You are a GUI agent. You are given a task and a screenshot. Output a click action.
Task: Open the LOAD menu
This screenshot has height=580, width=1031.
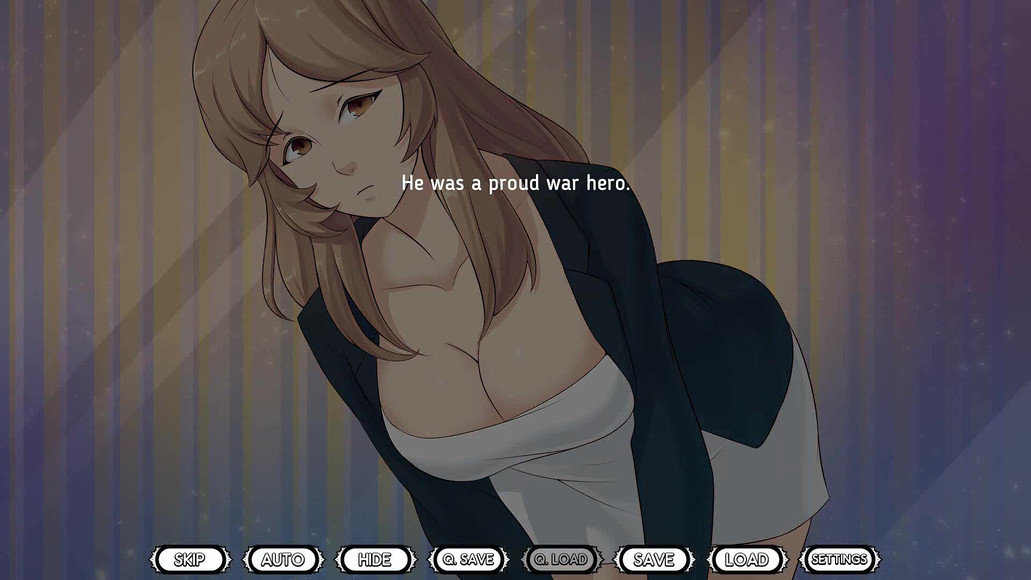(x=746, y=559)
